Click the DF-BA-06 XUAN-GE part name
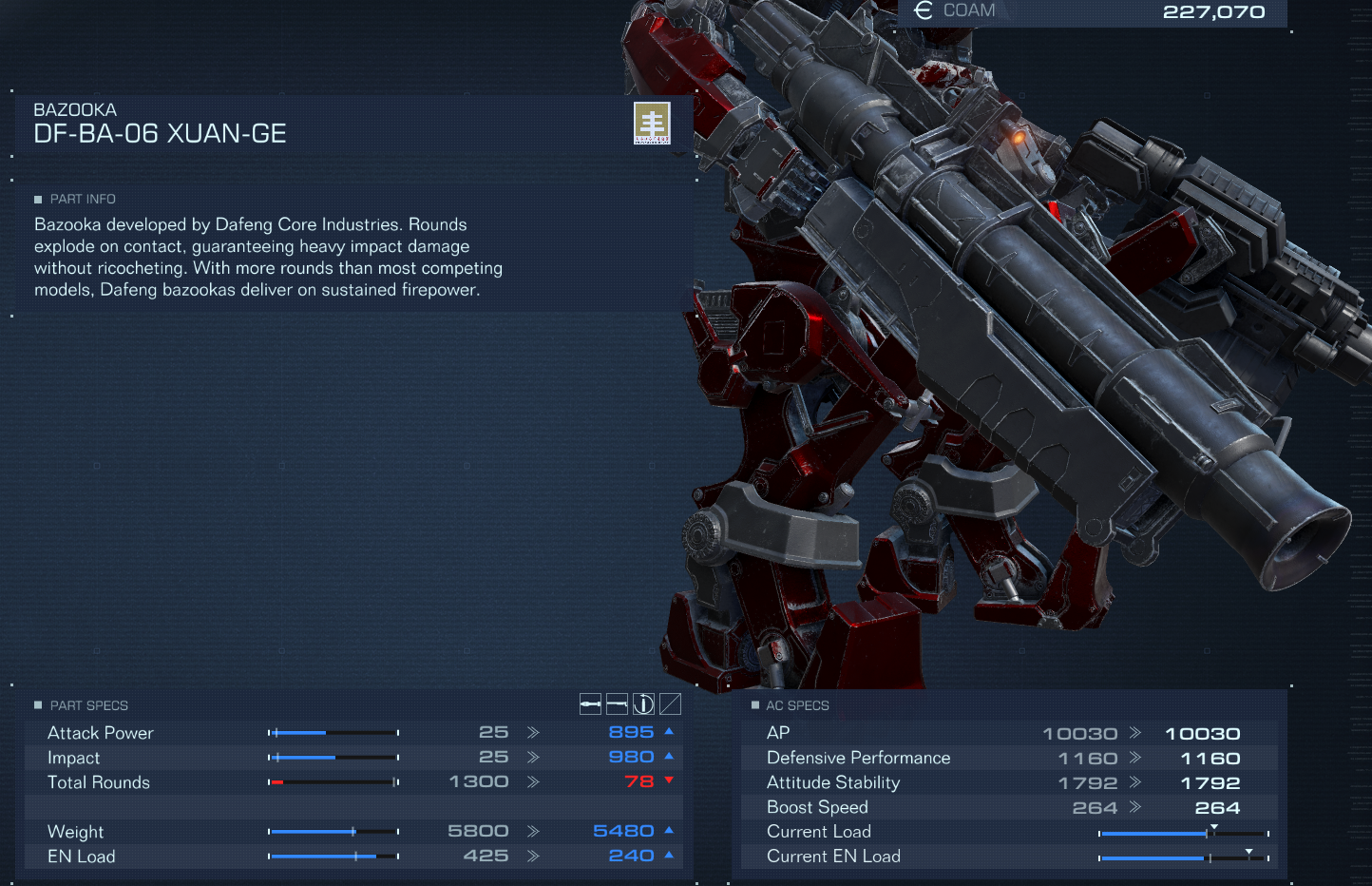Viewport: 1372px width, 886px height. click(x=160, y=134)
